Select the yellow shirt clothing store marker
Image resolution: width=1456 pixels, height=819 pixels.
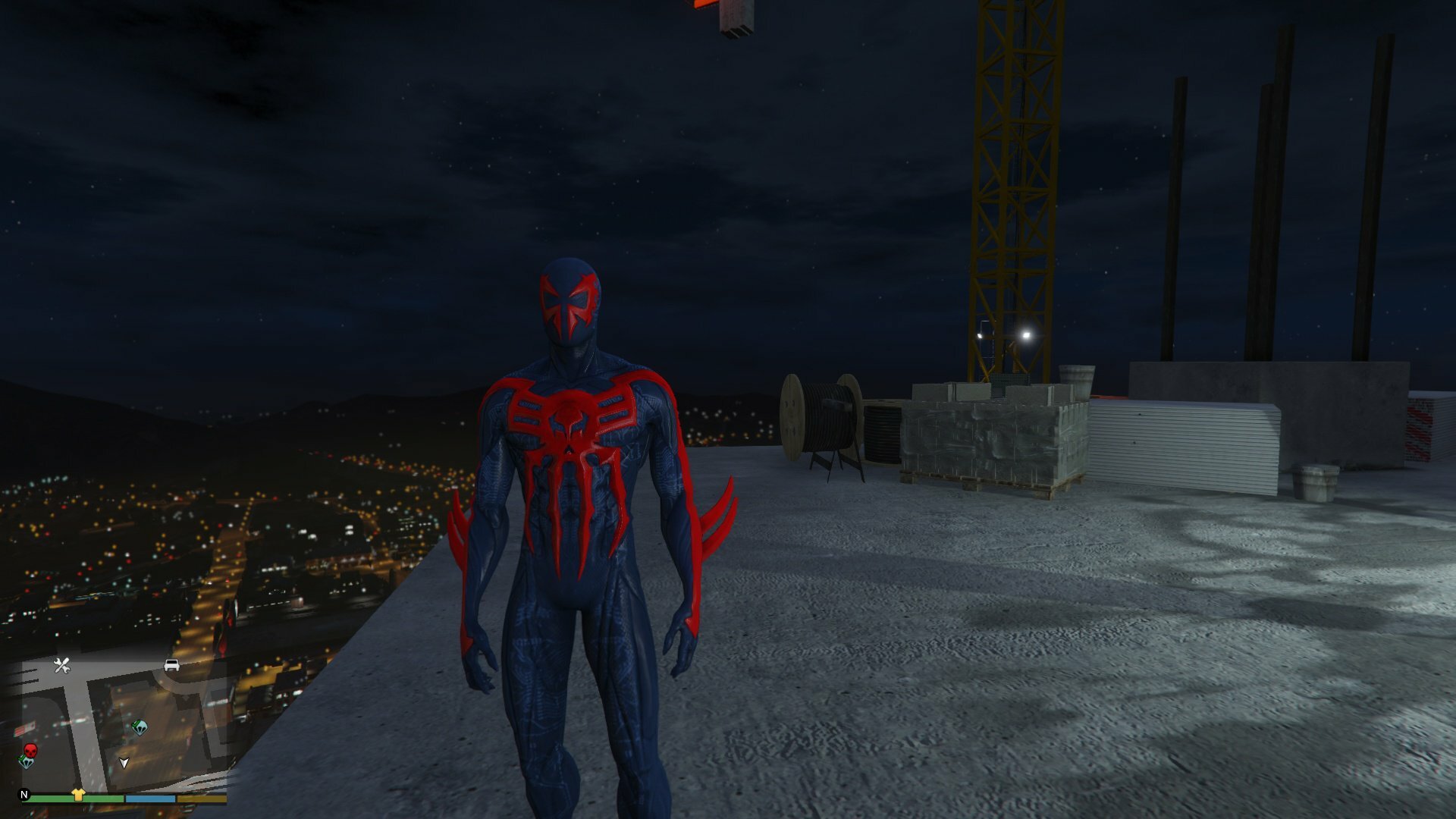[78, 794]
